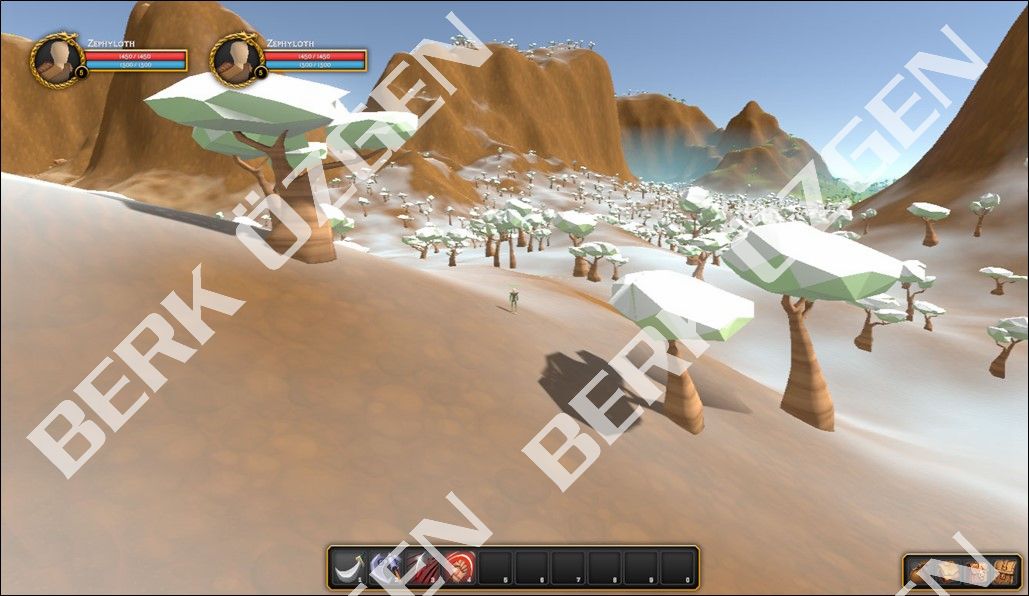Select the empty hotbar slot numbered 5

496,567
